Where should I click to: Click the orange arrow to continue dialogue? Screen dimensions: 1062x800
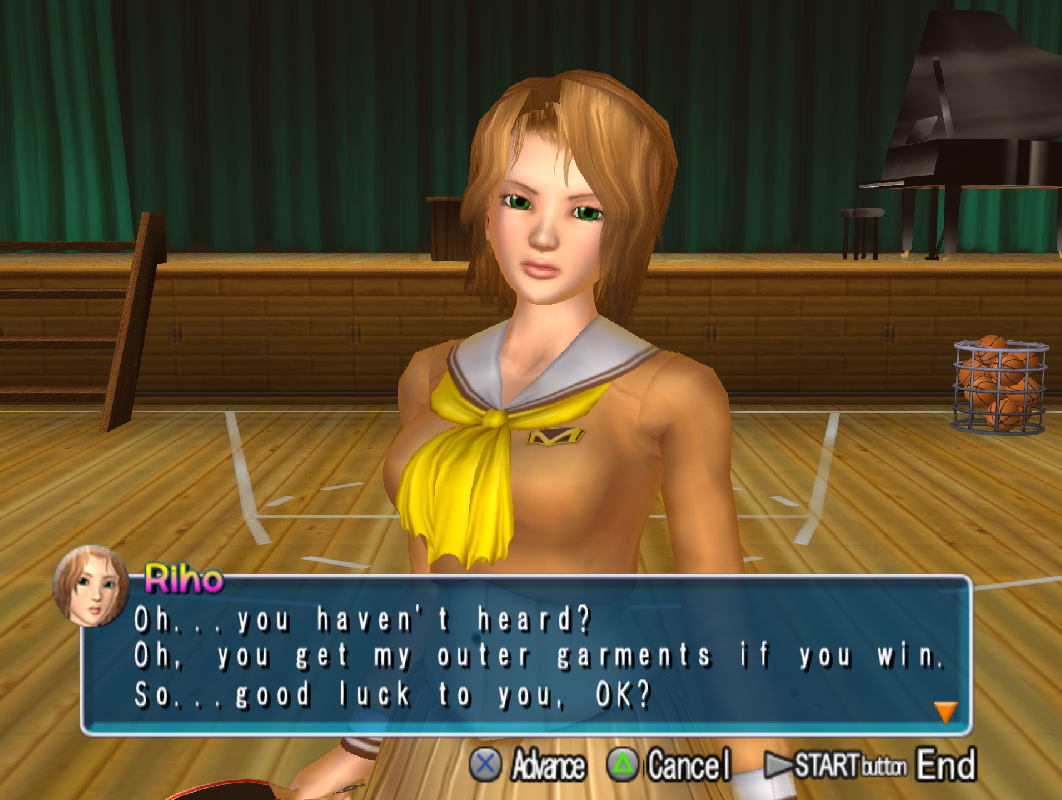point(945,712)
